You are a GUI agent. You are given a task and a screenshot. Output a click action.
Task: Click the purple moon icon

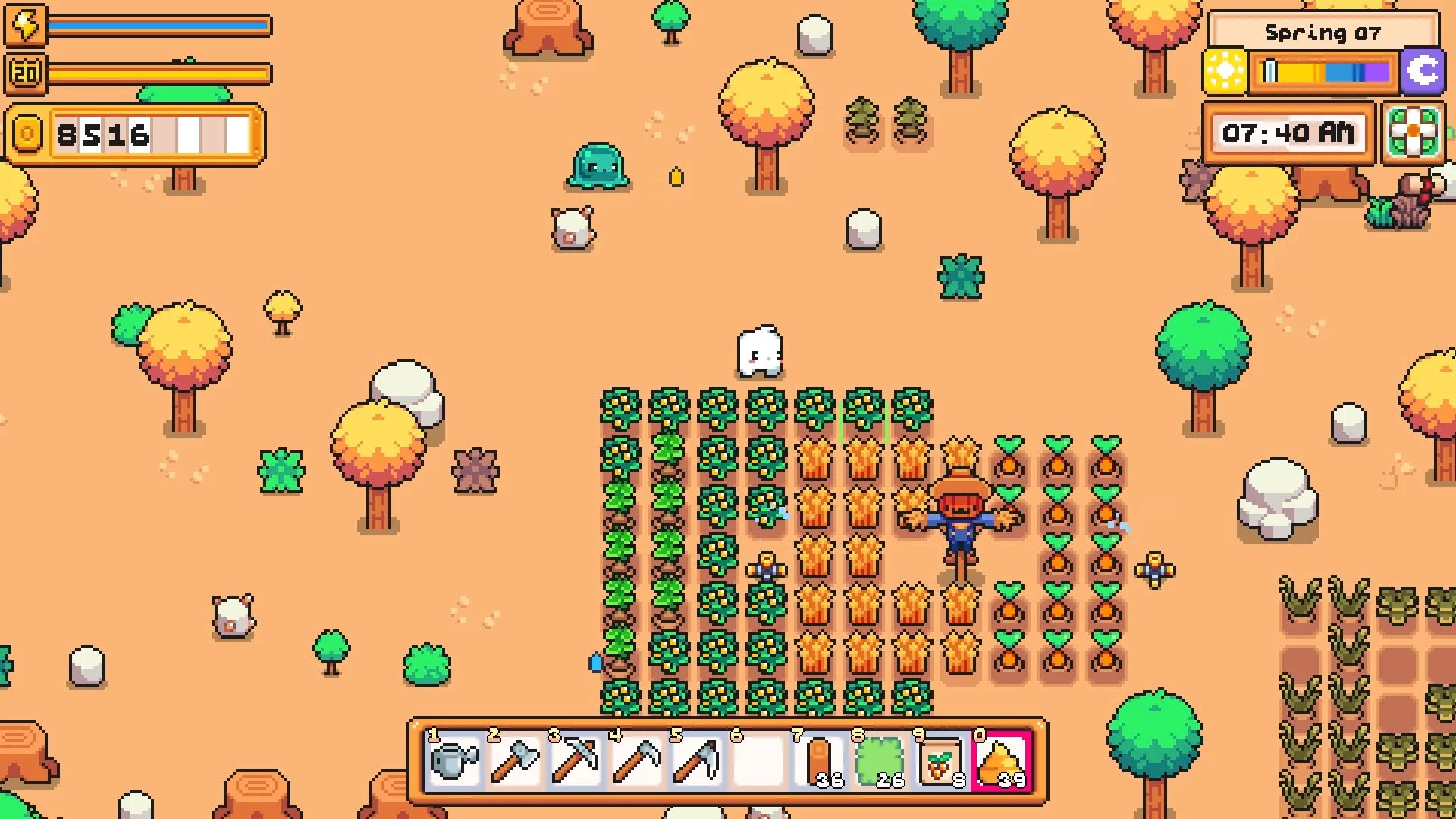[x=1424, y=72]
